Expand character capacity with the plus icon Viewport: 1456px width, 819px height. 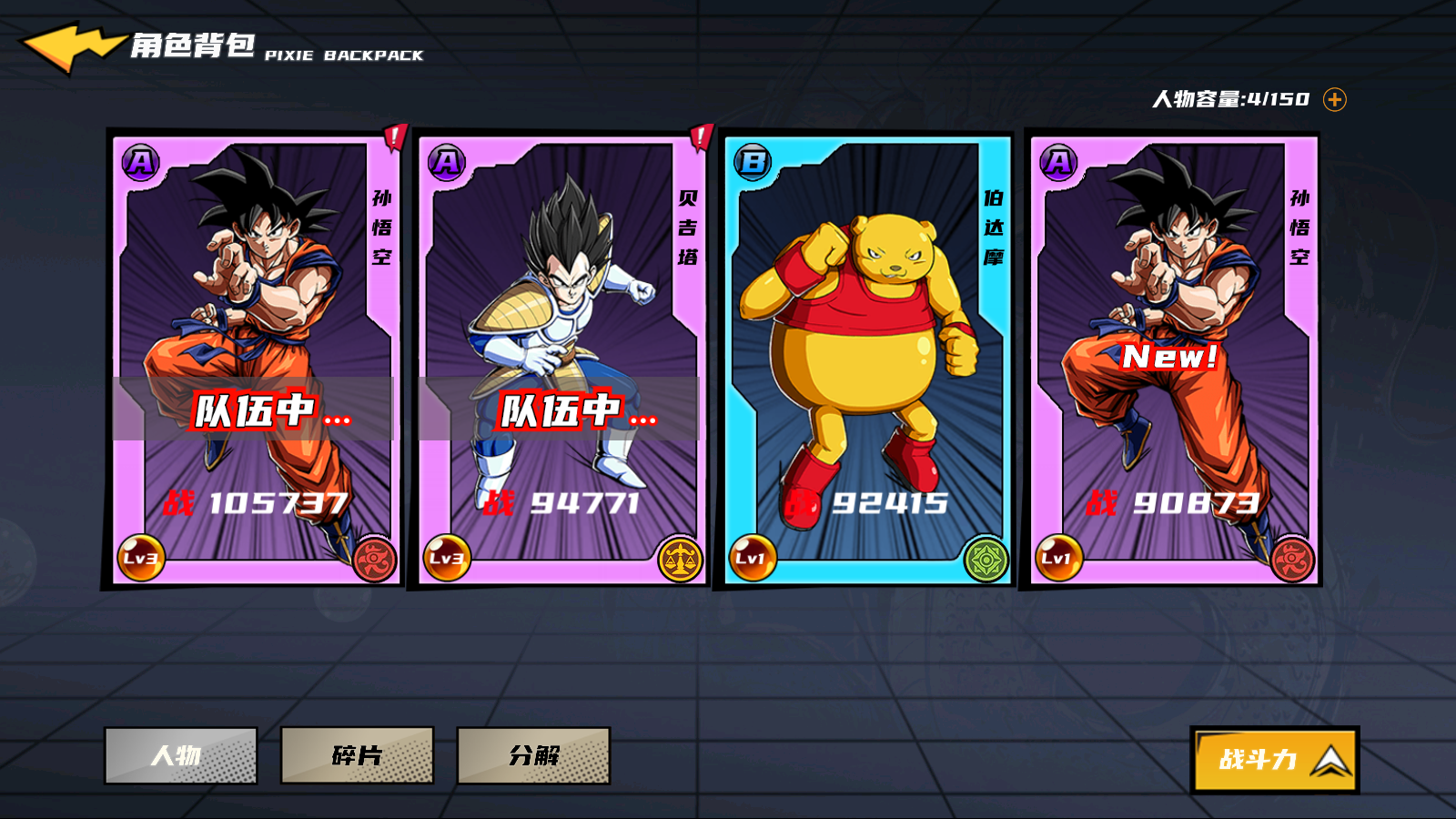[1334, 99]
